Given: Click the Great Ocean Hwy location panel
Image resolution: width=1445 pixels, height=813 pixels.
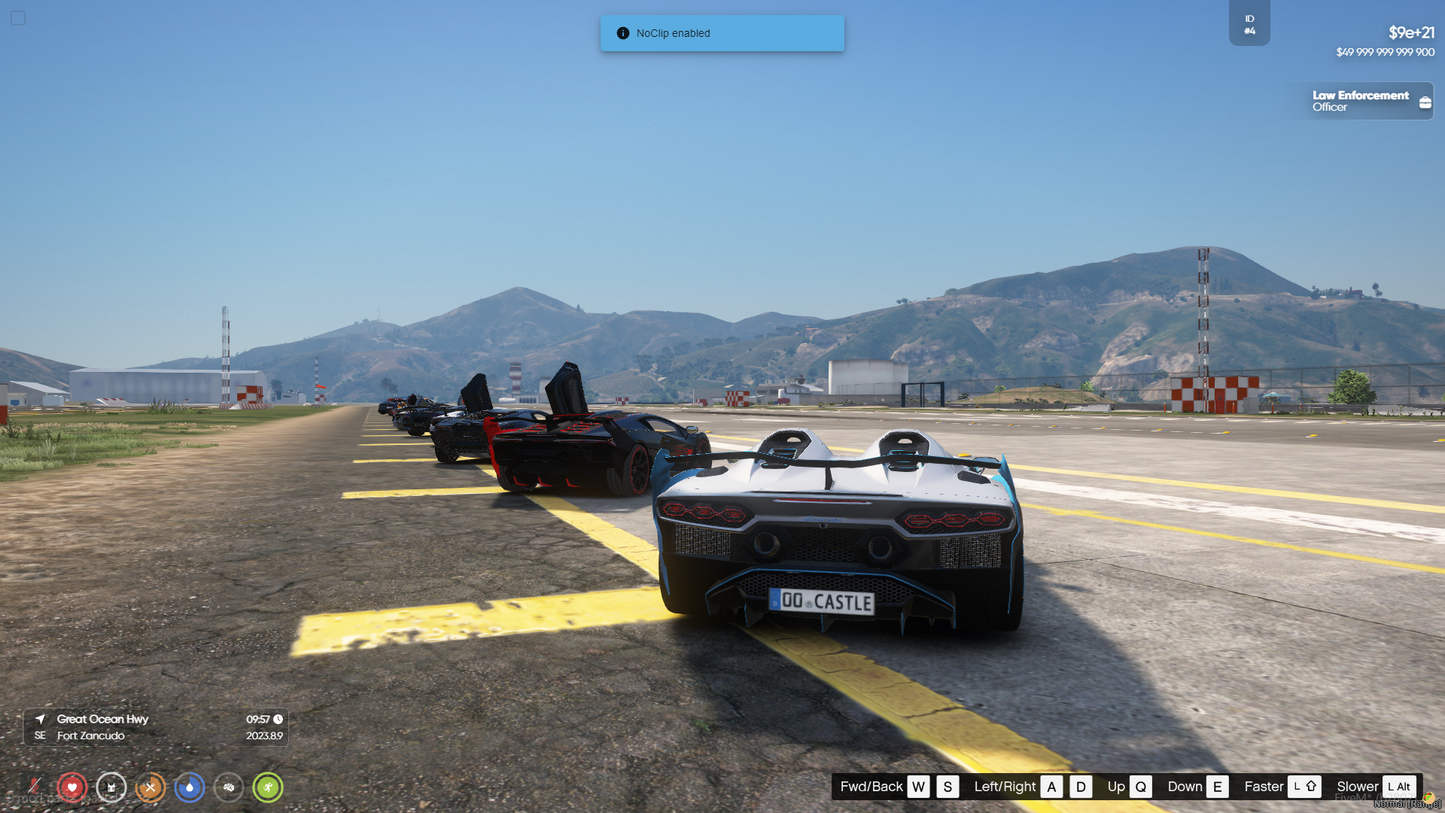Looking at the screenshot, I should coord(156,727).
